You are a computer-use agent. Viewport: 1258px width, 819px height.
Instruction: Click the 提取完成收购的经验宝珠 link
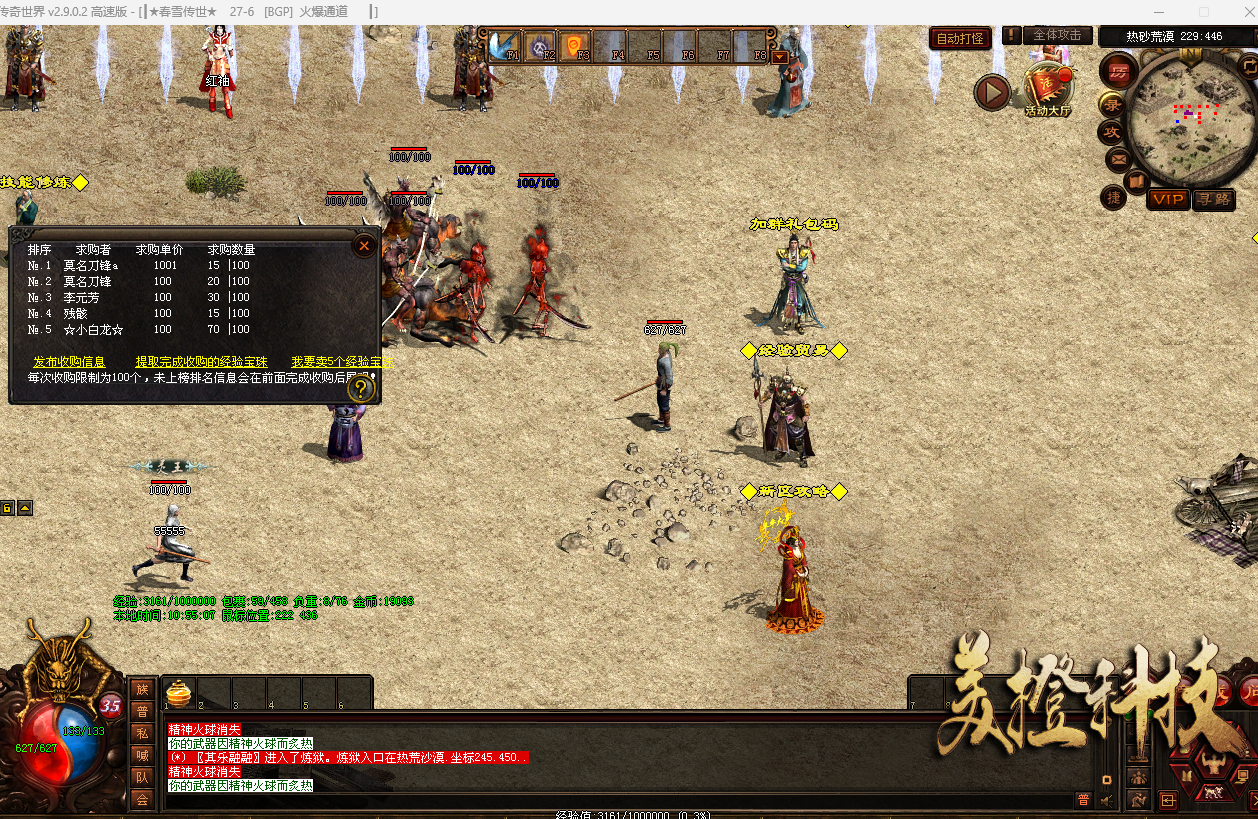tap(201, 362)
